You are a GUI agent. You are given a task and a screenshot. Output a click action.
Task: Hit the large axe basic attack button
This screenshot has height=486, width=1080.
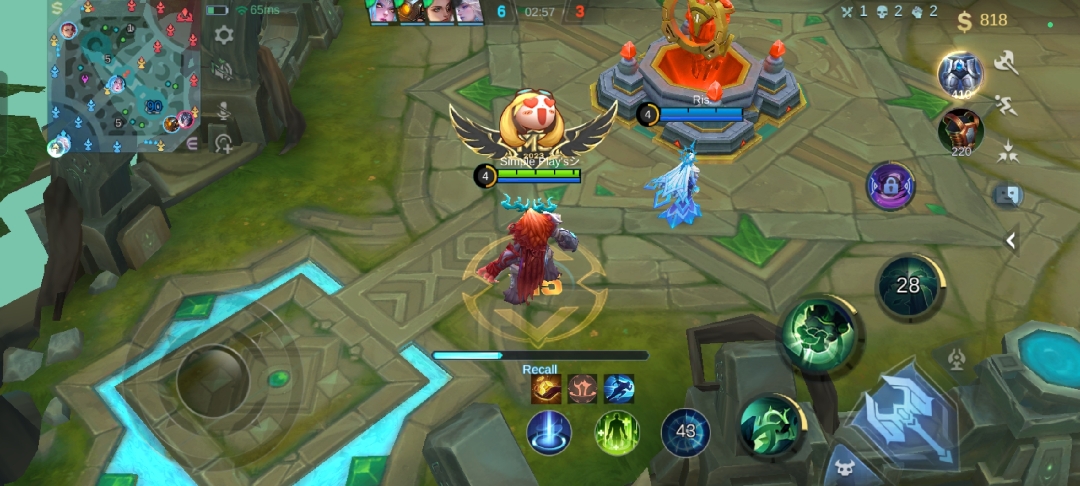900,415
